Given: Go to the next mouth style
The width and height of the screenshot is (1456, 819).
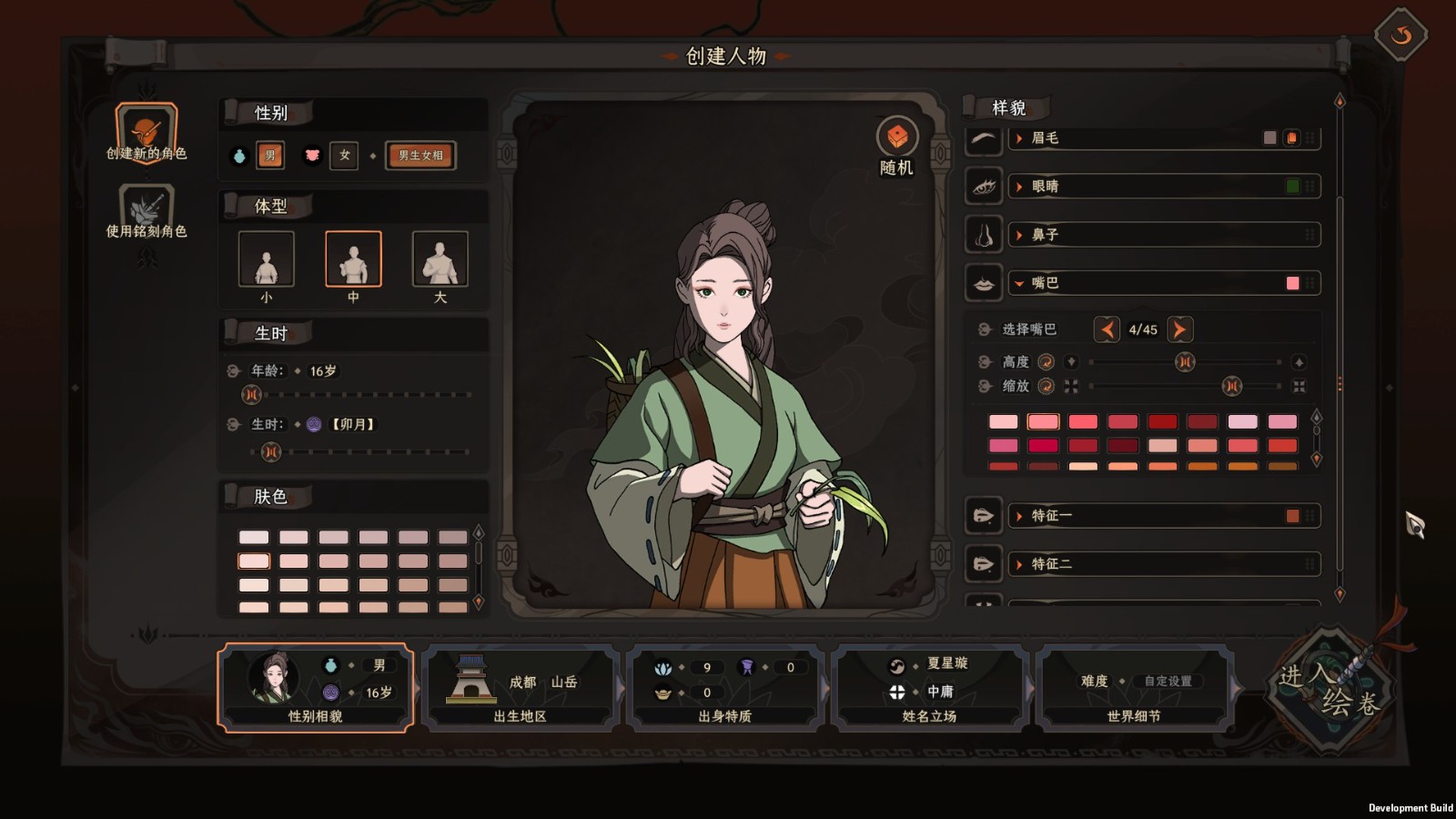Looking at the screenshot, I should pos(1179,329).
